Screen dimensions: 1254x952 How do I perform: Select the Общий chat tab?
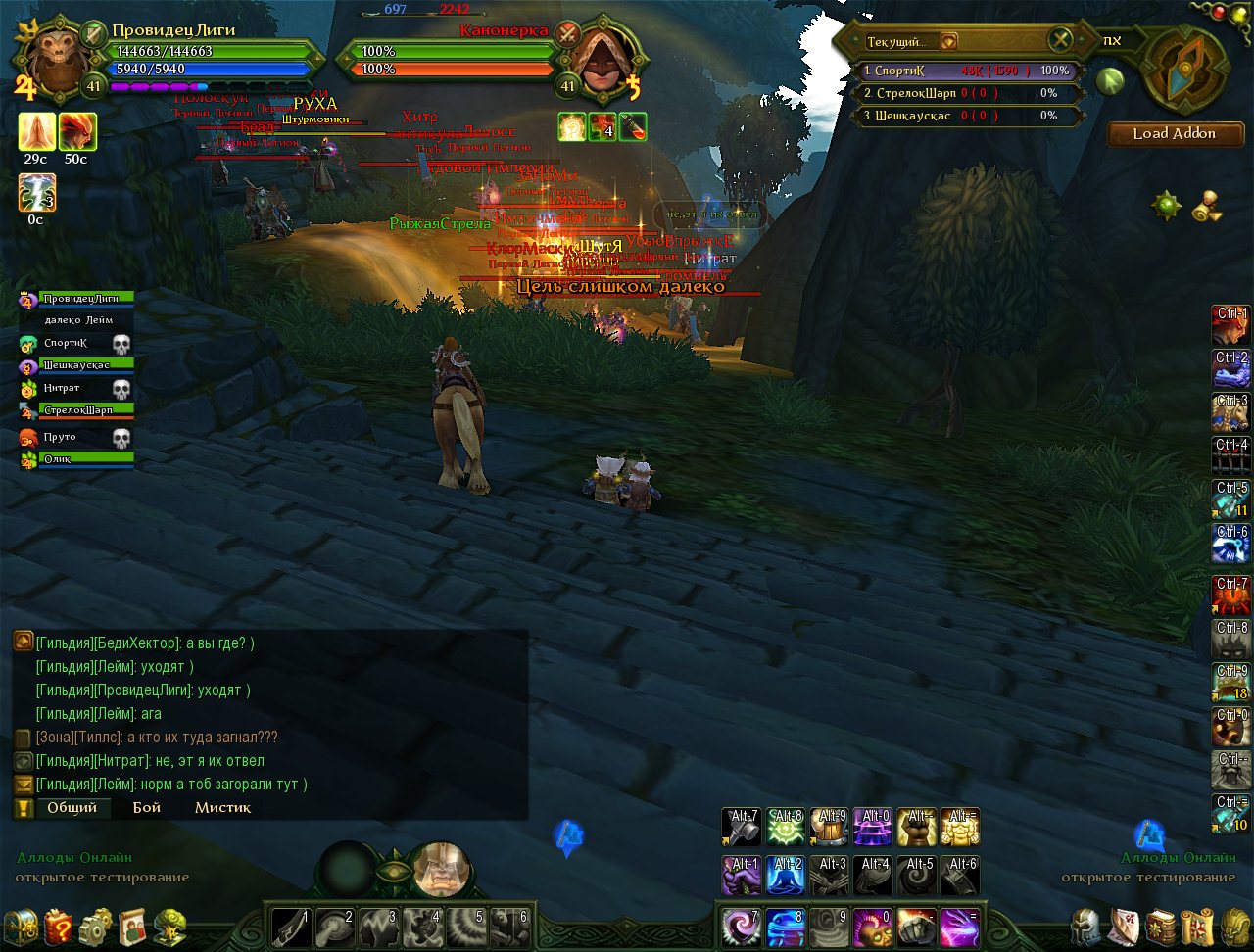pos(72,808)
